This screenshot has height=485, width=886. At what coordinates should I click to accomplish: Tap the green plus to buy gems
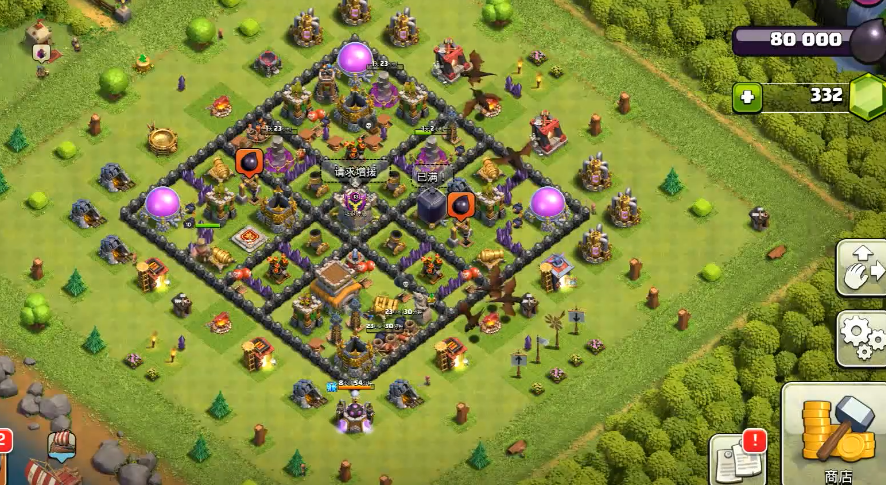pos(747,97)
